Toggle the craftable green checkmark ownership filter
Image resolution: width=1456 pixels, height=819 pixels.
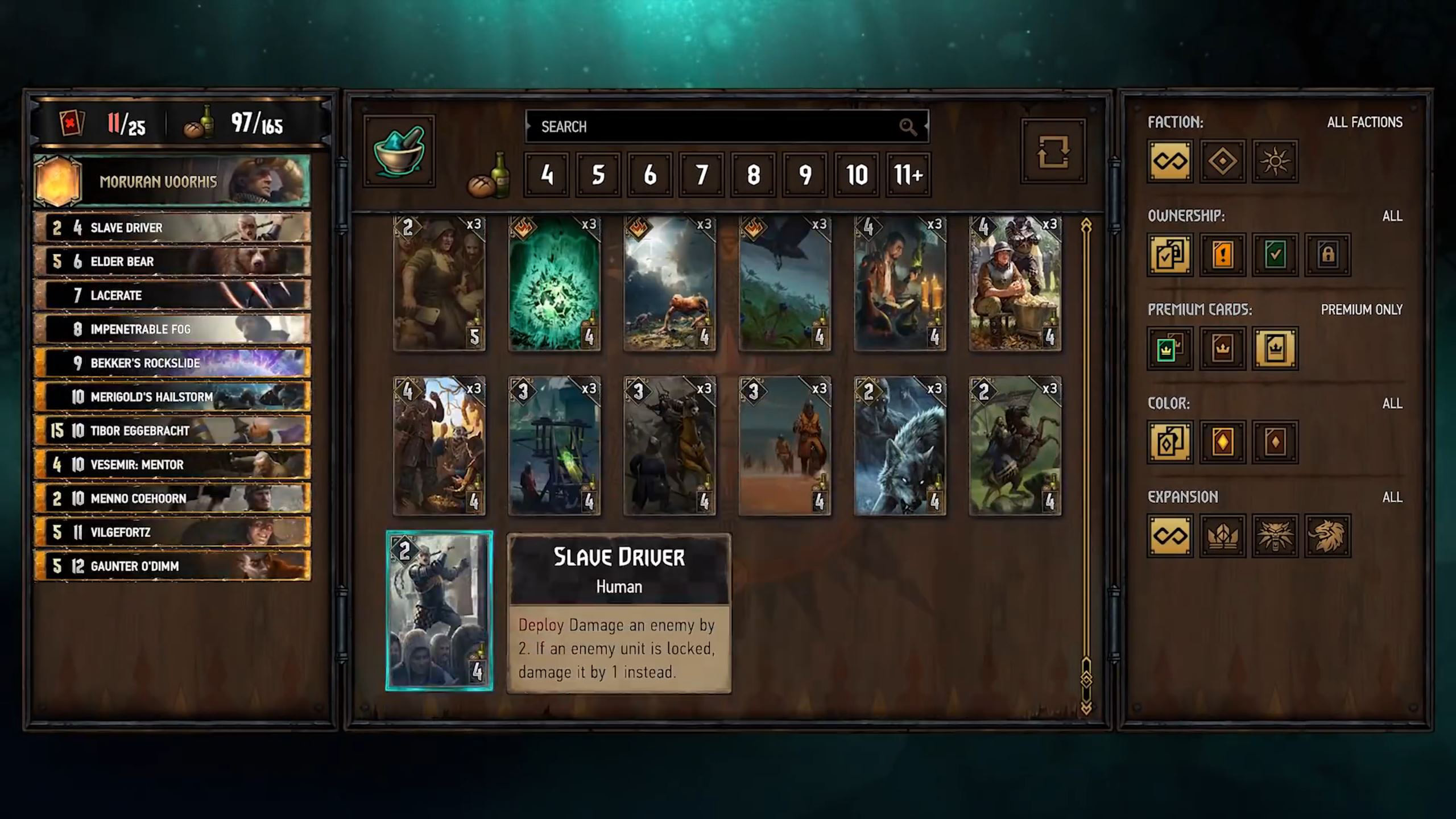[1274, 255]
